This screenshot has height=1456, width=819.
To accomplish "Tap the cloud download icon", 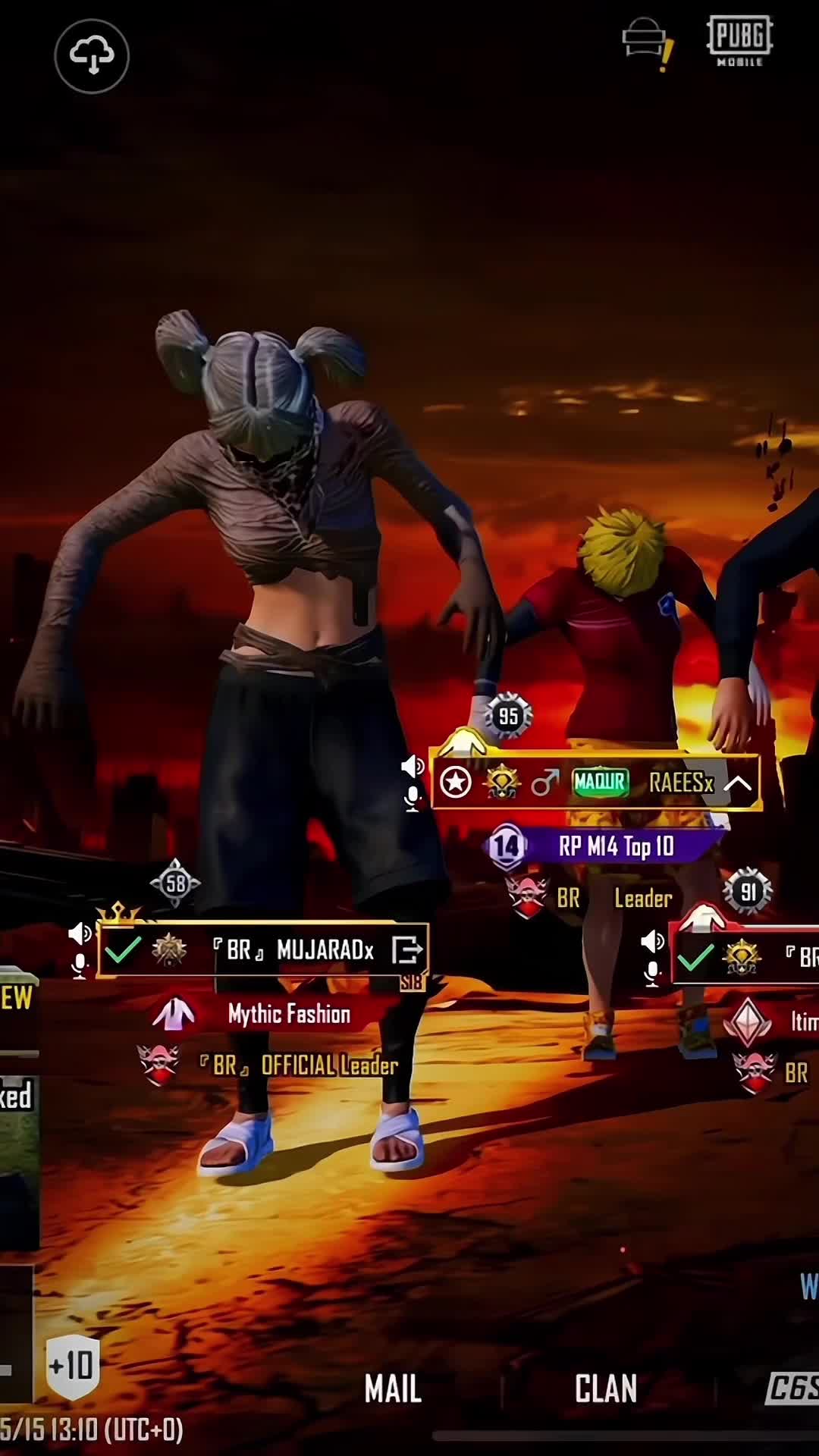I will point(92,56).
